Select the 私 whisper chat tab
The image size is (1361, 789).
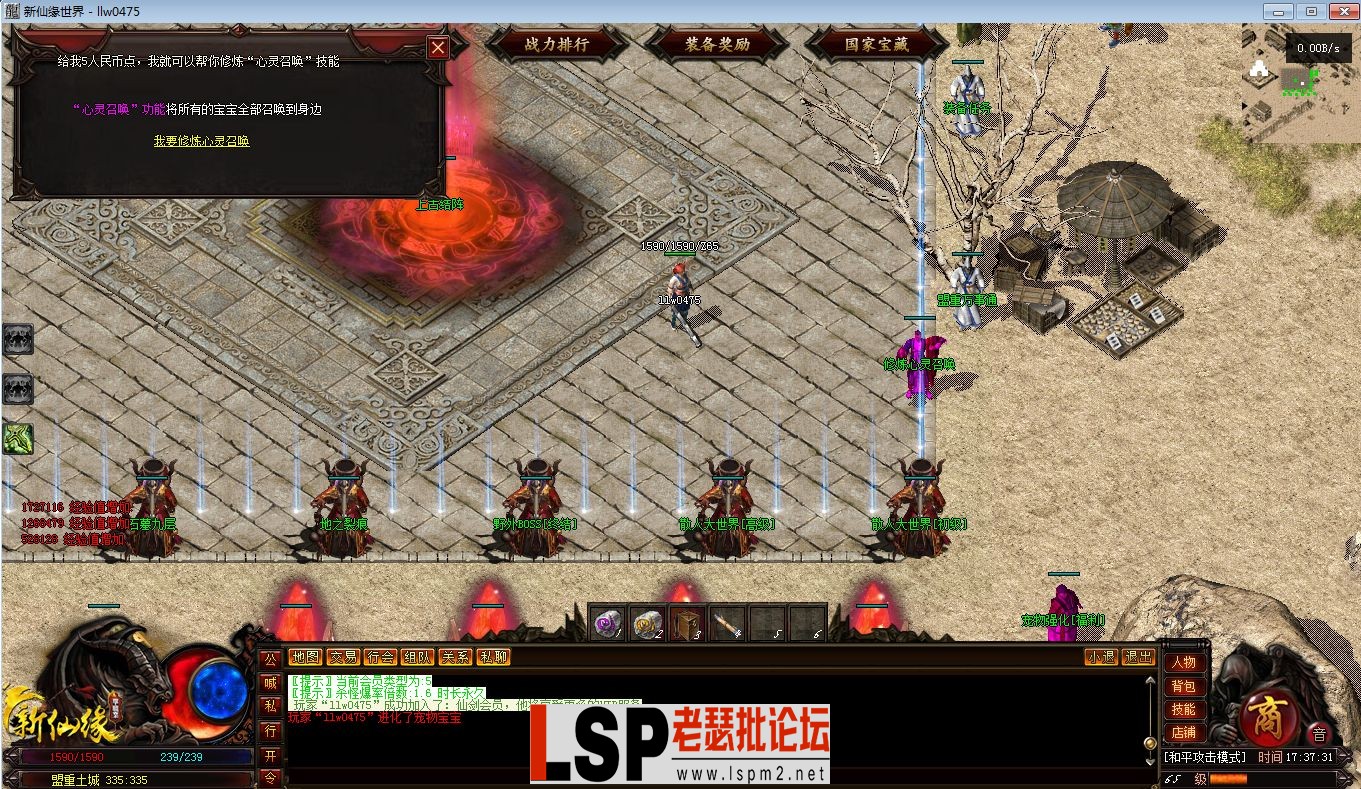coord(270,707)
